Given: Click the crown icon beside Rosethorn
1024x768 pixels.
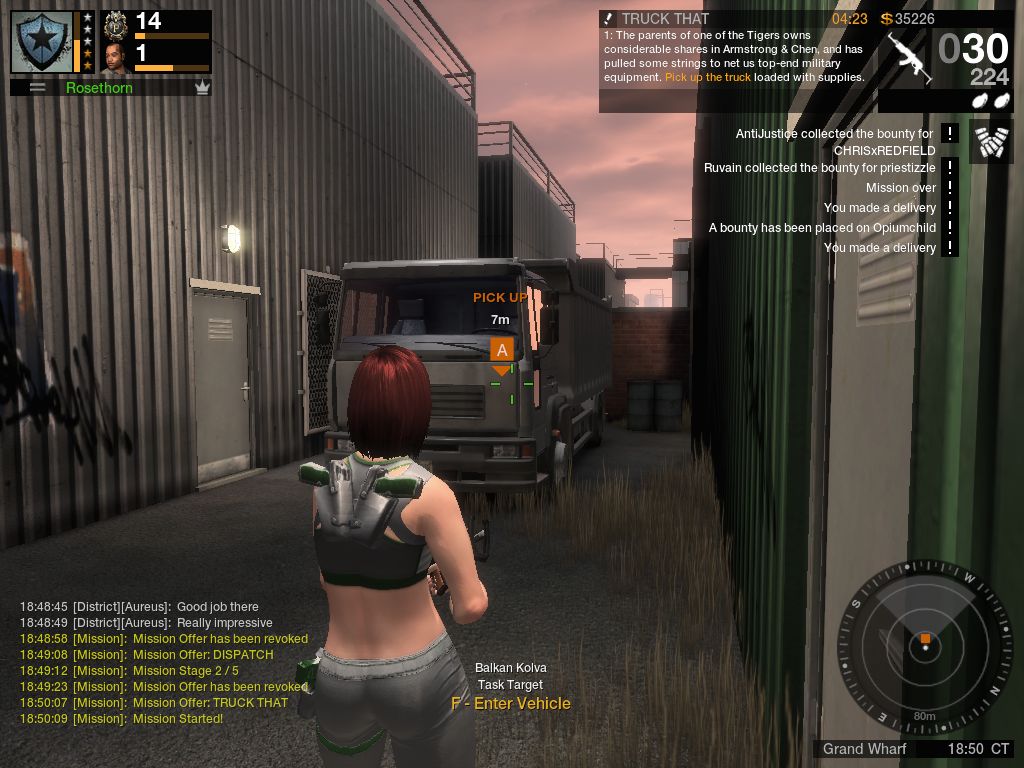Looking at the screenshot, I should 202,88.
